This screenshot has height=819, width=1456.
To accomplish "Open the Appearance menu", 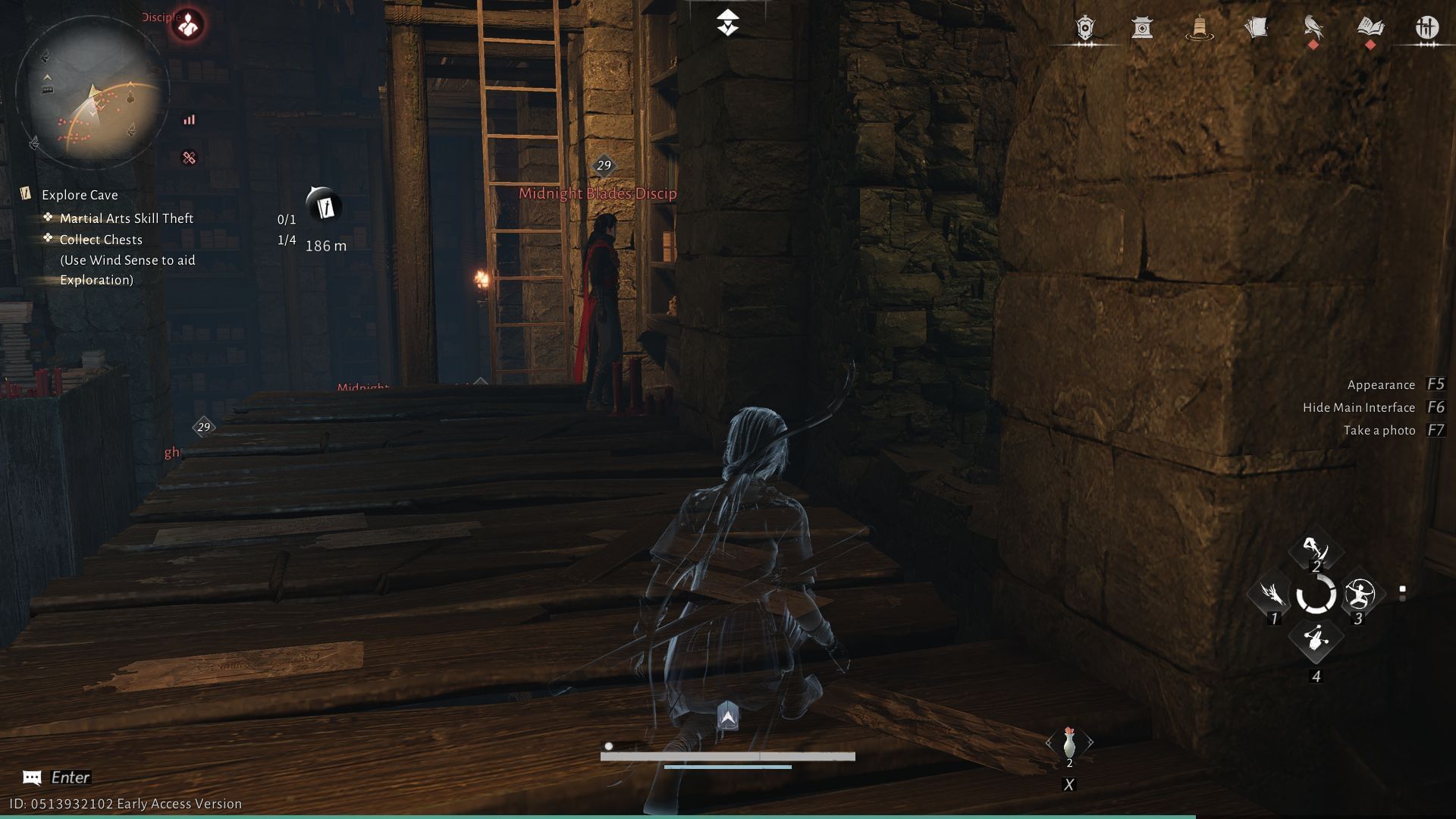I will coord(1380,384).
